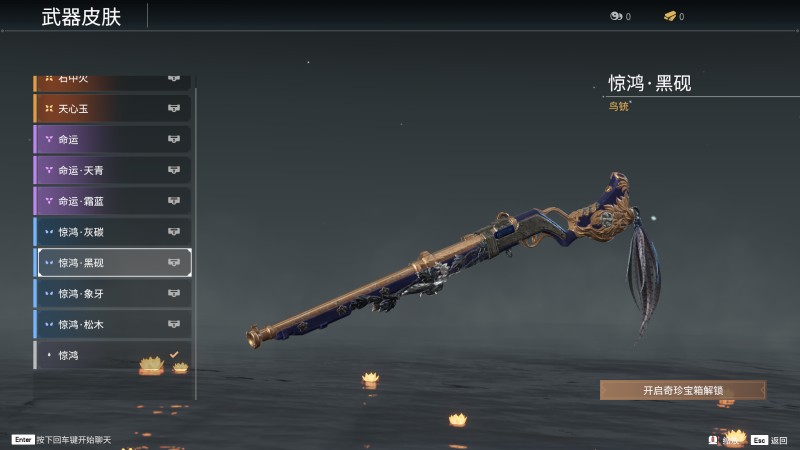Select the 惊鸿·灰碳 skin
The height and width of the screenshot is (450, 800).
[112, 232]
